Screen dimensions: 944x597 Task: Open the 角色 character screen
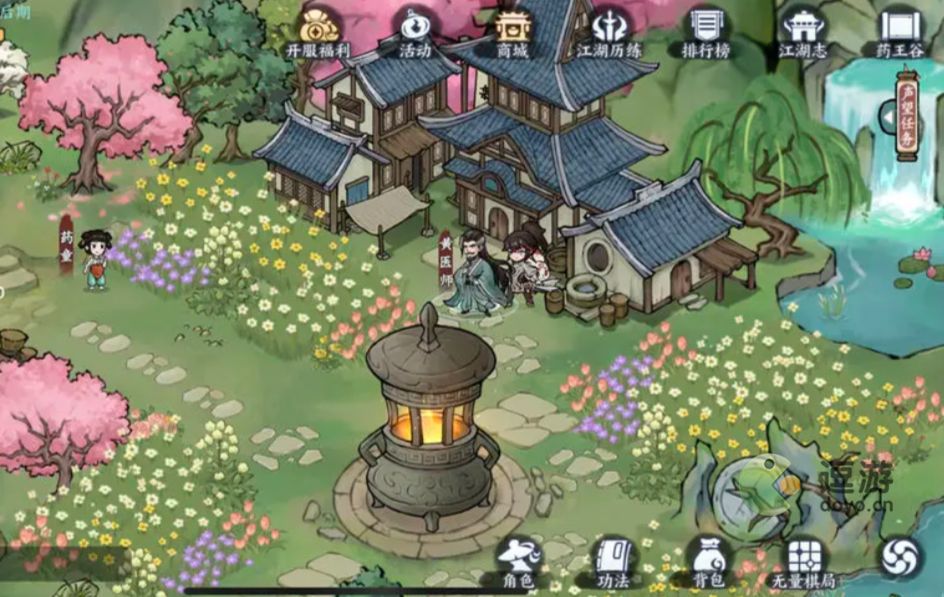pyautogui.click(x=519, y=561)
